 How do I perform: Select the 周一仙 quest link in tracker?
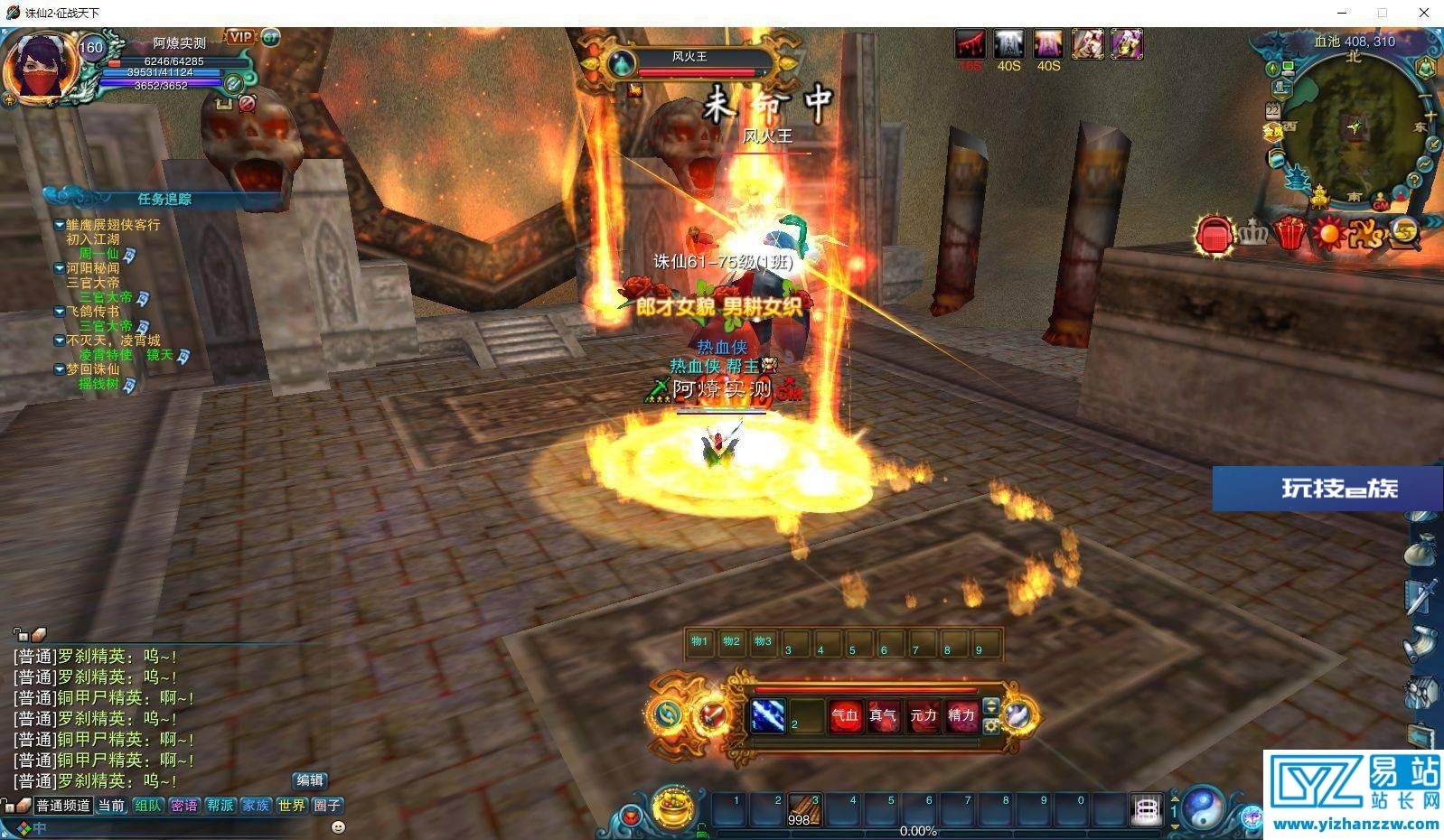click(98, 254)
